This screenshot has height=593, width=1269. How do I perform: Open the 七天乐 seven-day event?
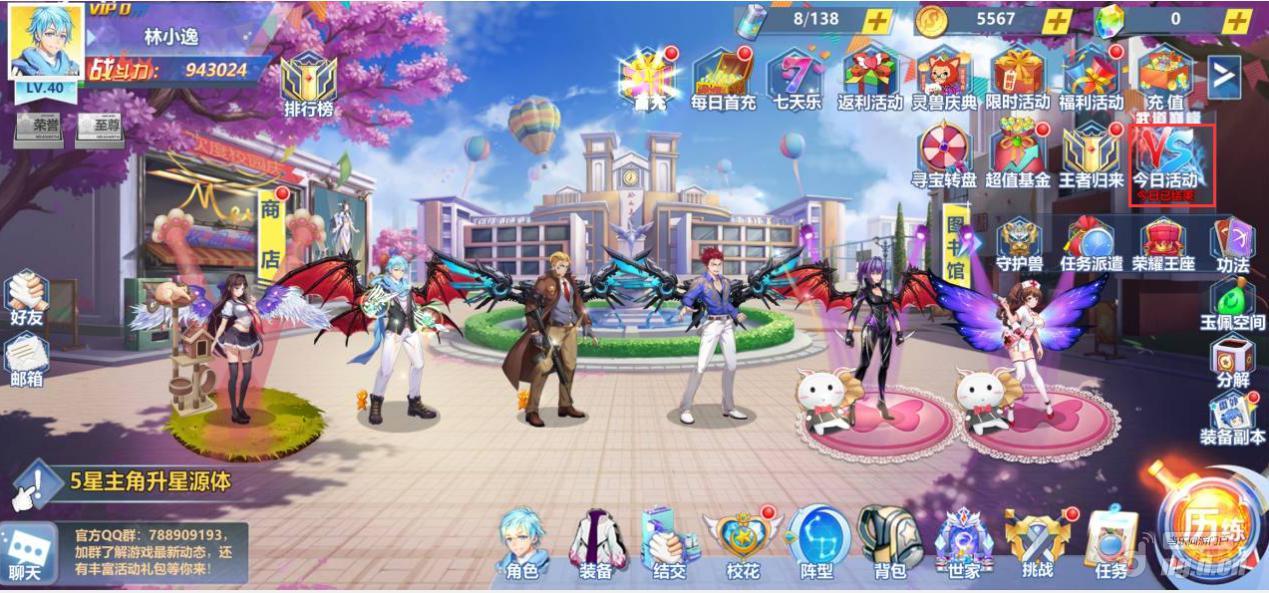click(796, 78)
